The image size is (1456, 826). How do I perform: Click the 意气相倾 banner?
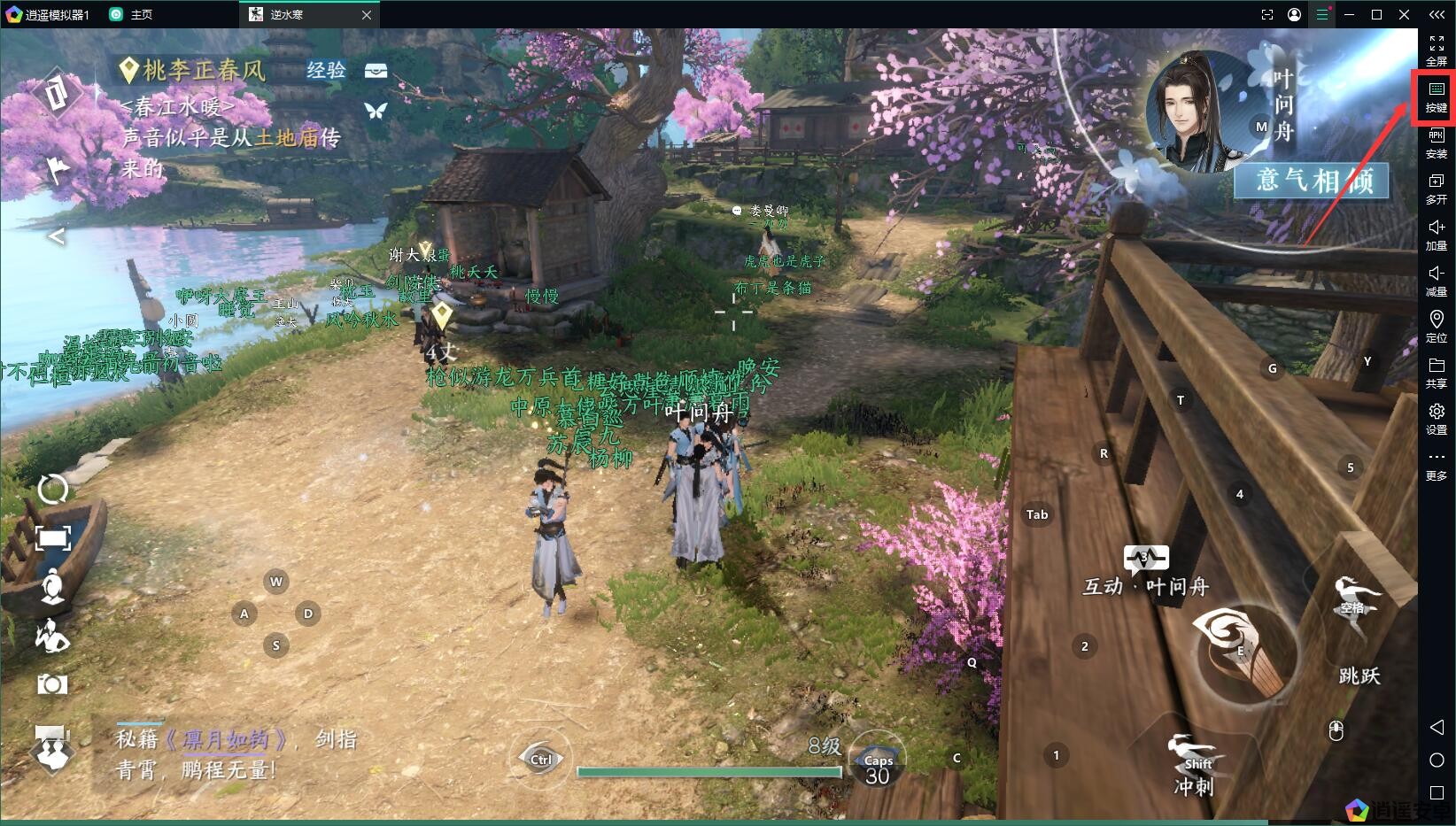pos(1312,181)
